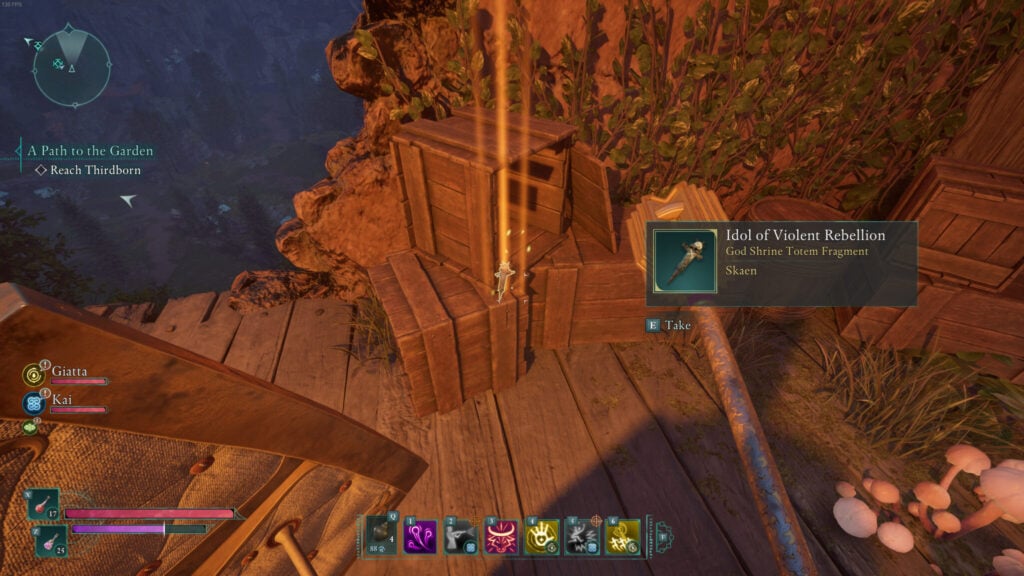
Task: Activate the golden glowing hand ability
Action: click(542, 536)
